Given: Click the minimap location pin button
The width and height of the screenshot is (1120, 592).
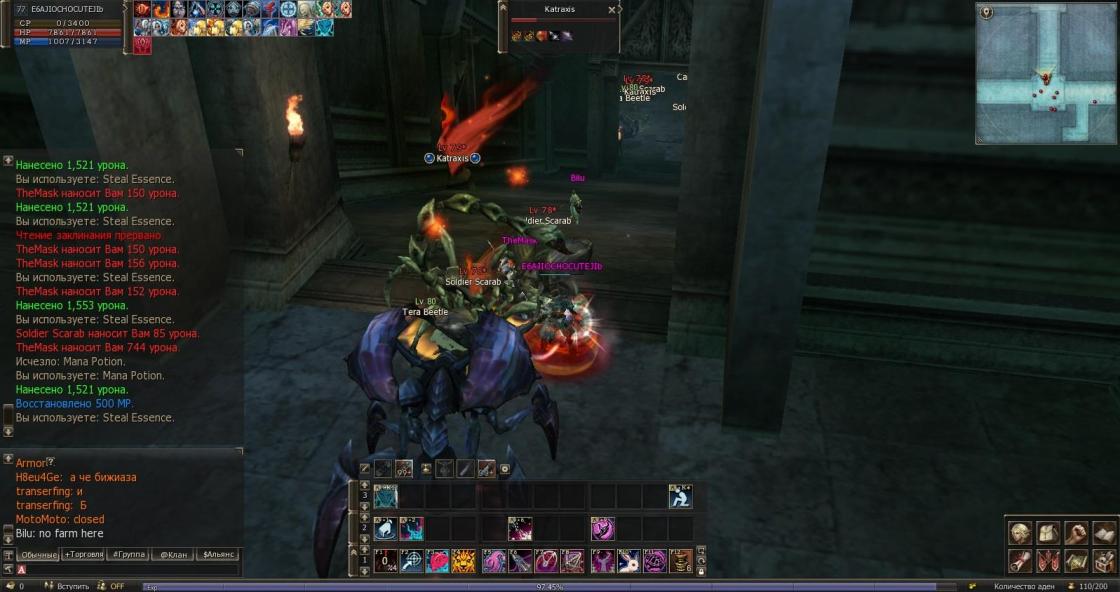Looking at the screenshot, I should click(x=987, y=12).
